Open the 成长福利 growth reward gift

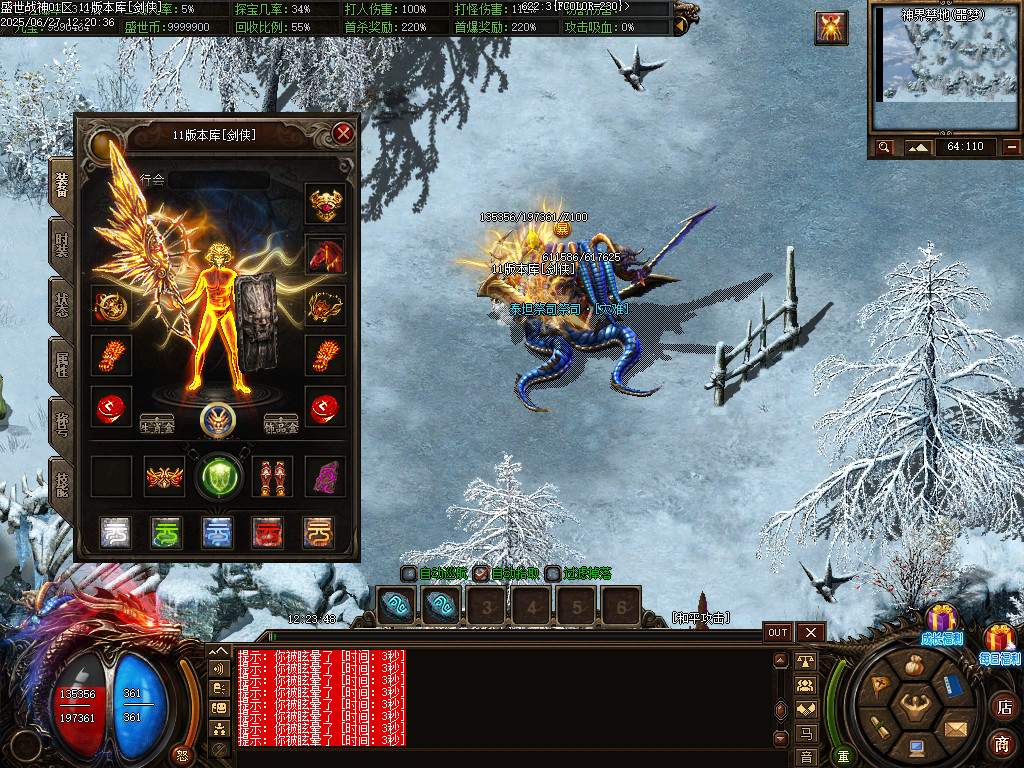(941, 622)
